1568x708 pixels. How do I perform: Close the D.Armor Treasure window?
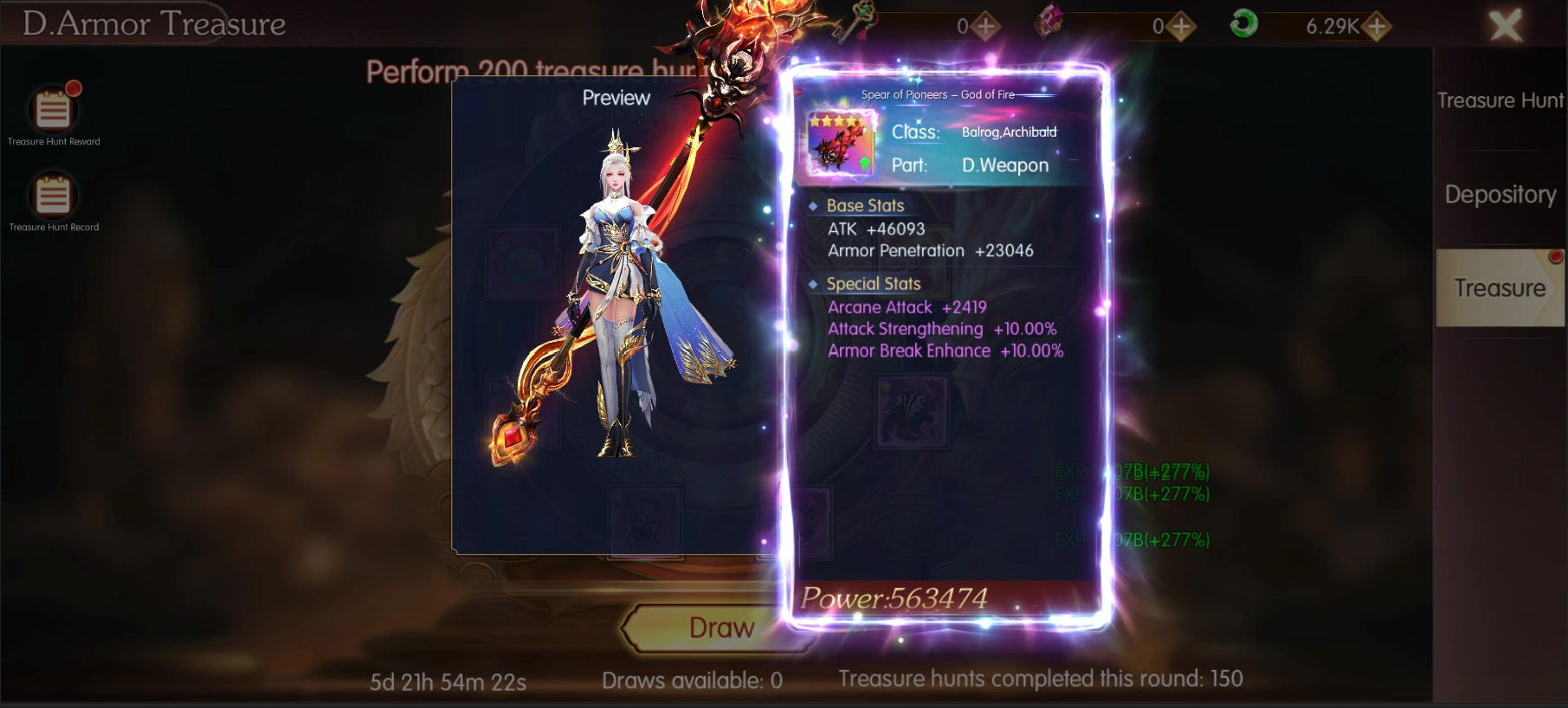[1505, 26]
